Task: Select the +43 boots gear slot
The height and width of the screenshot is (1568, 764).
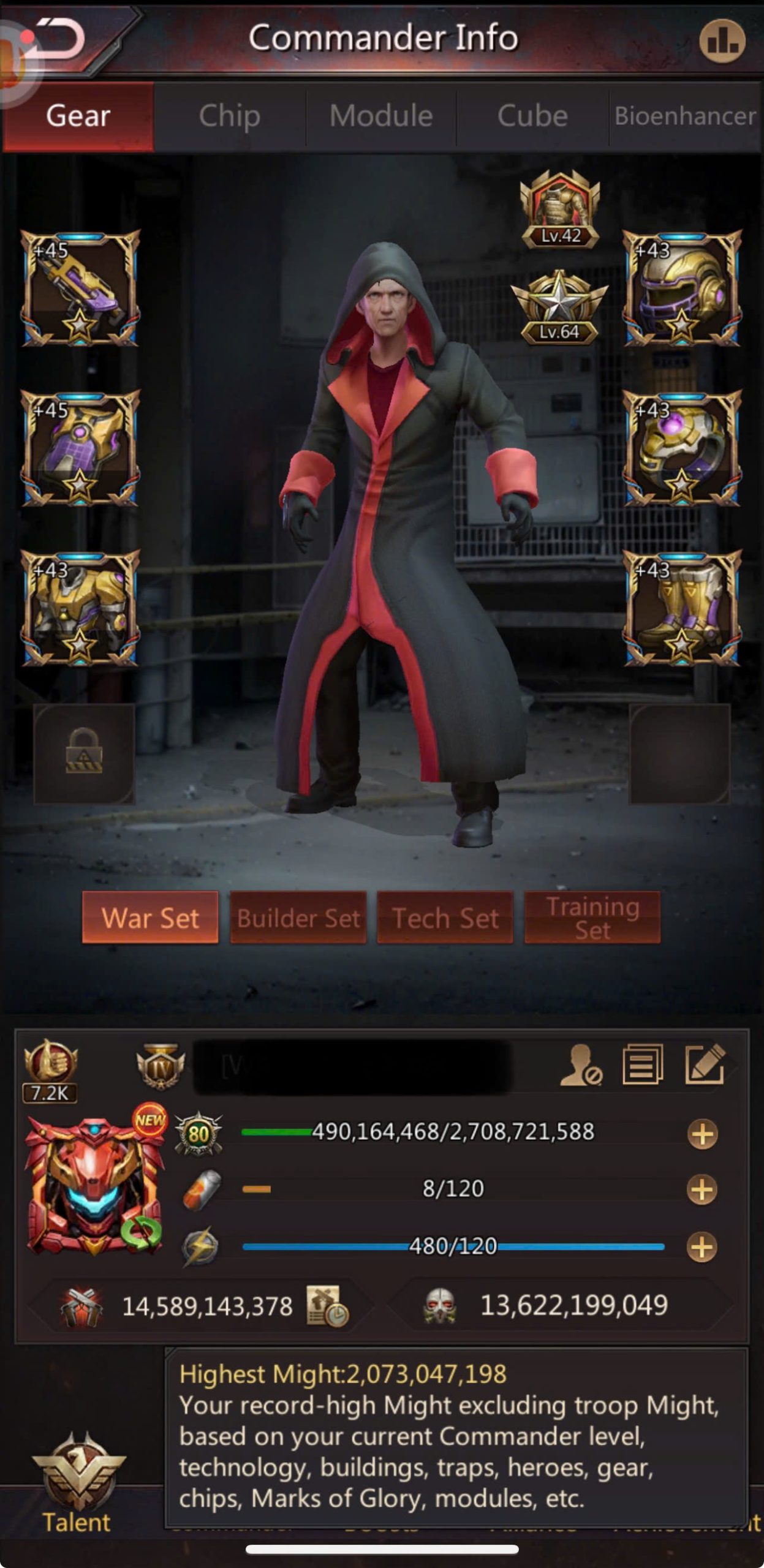Action: (x=682, y=608)
